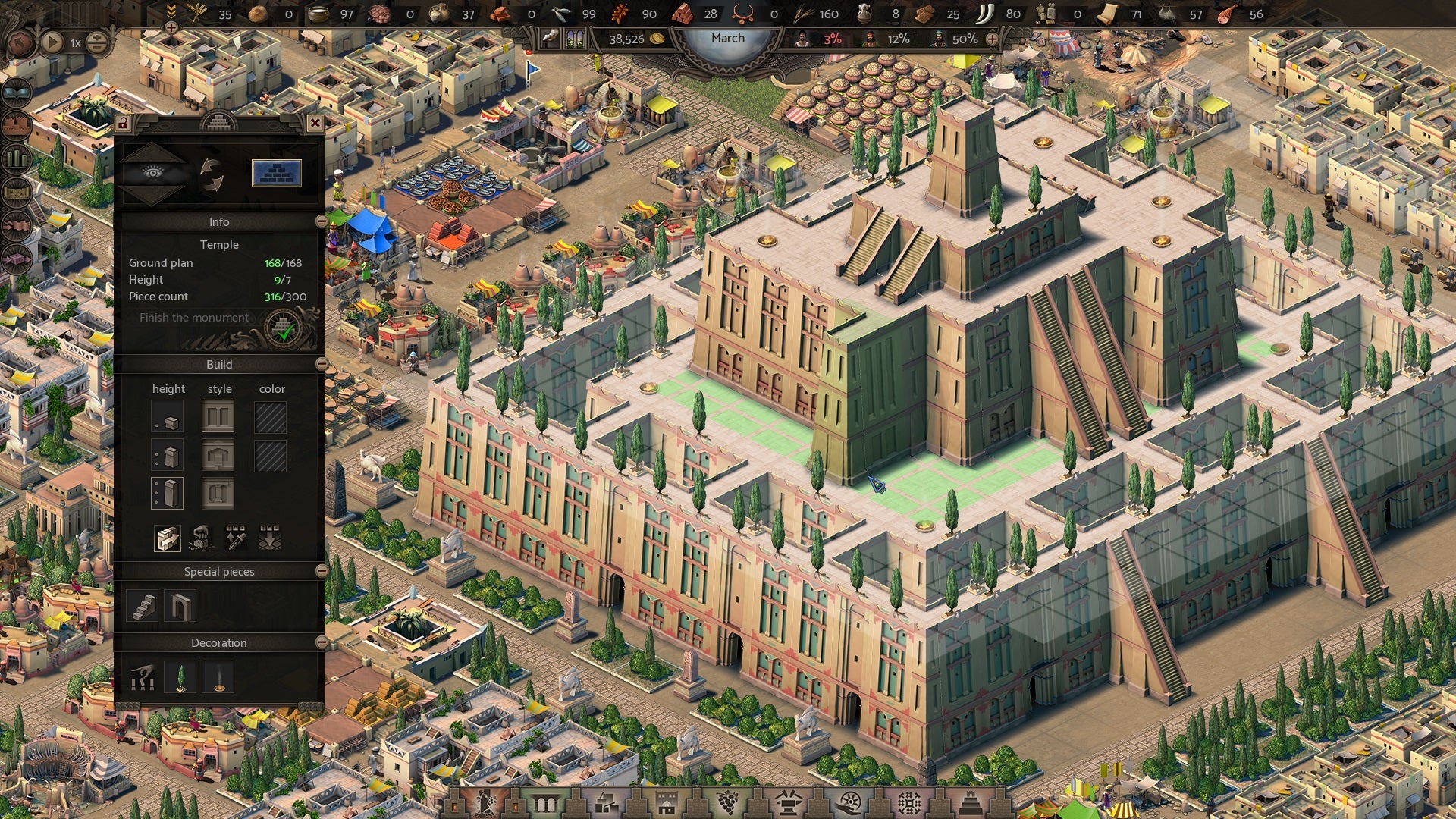The image size is (1456, 819).
Task: Select the agriculture grapes icon in bottom toolbar
Action: click(x=728, y=802)
